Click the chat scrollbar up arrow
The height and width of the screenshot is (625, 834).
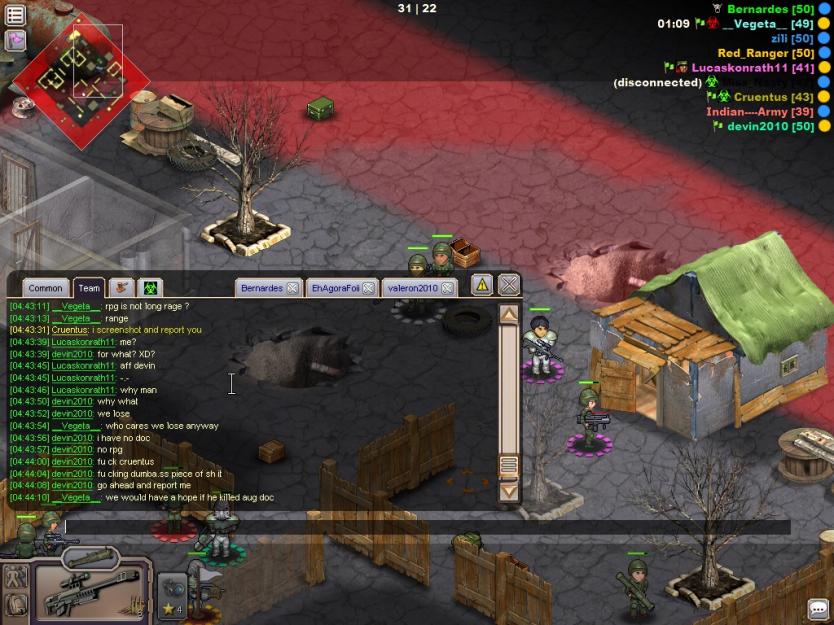pyautogui.click(x=508, y=315)
